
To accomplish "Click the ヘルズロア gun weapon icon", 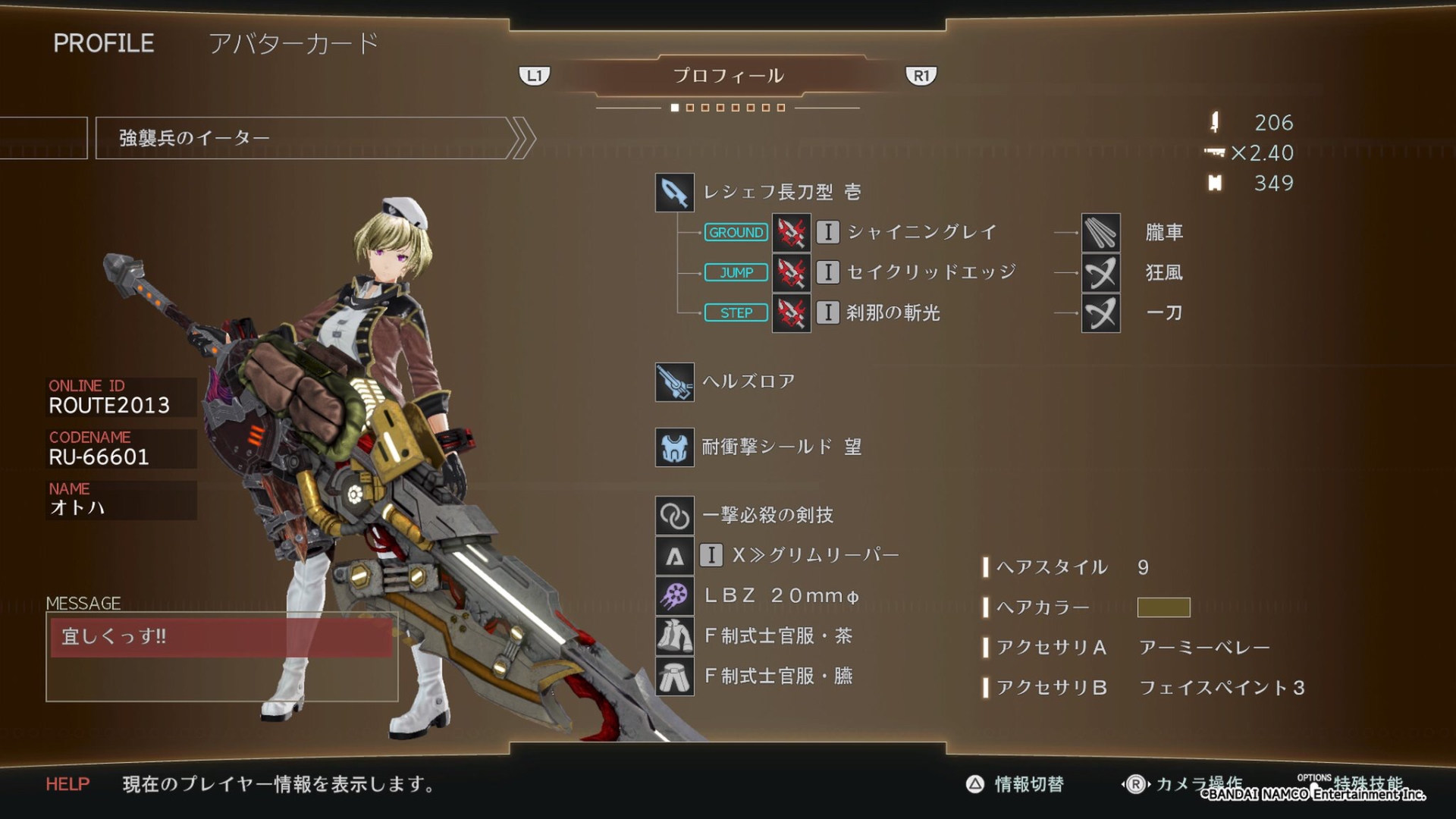I will coord(673,381).
